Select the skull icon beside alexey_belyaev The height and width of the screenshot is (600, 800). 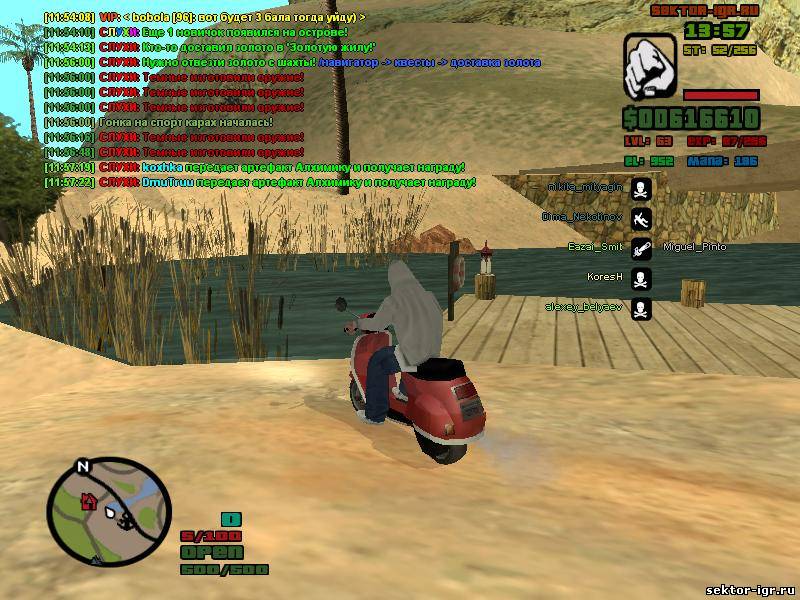coord(641,308)
